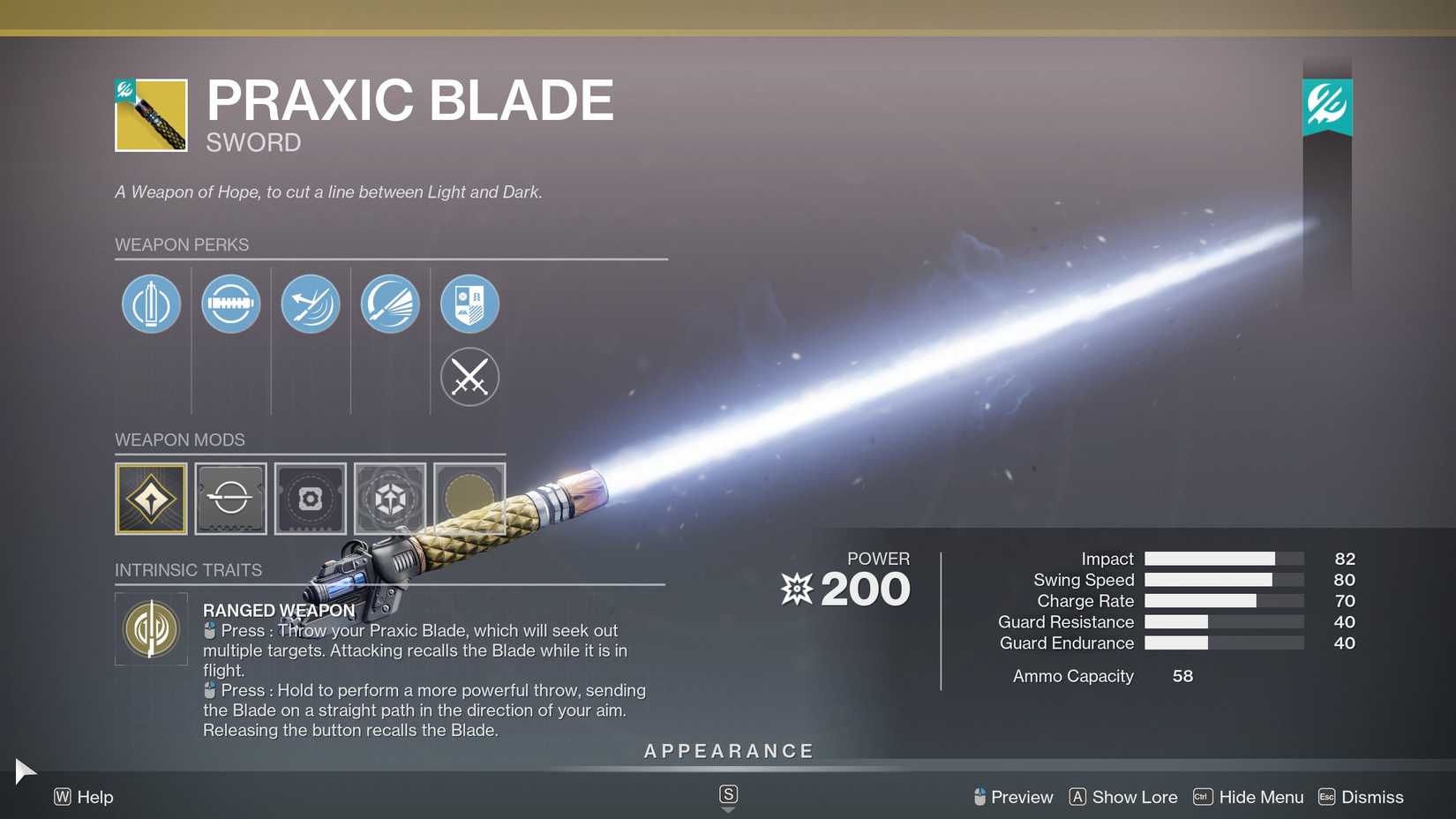Screen dimensions: 1456x819
Task: Click Hide Menu in the bottom bar
Action: pos(1262,797)
